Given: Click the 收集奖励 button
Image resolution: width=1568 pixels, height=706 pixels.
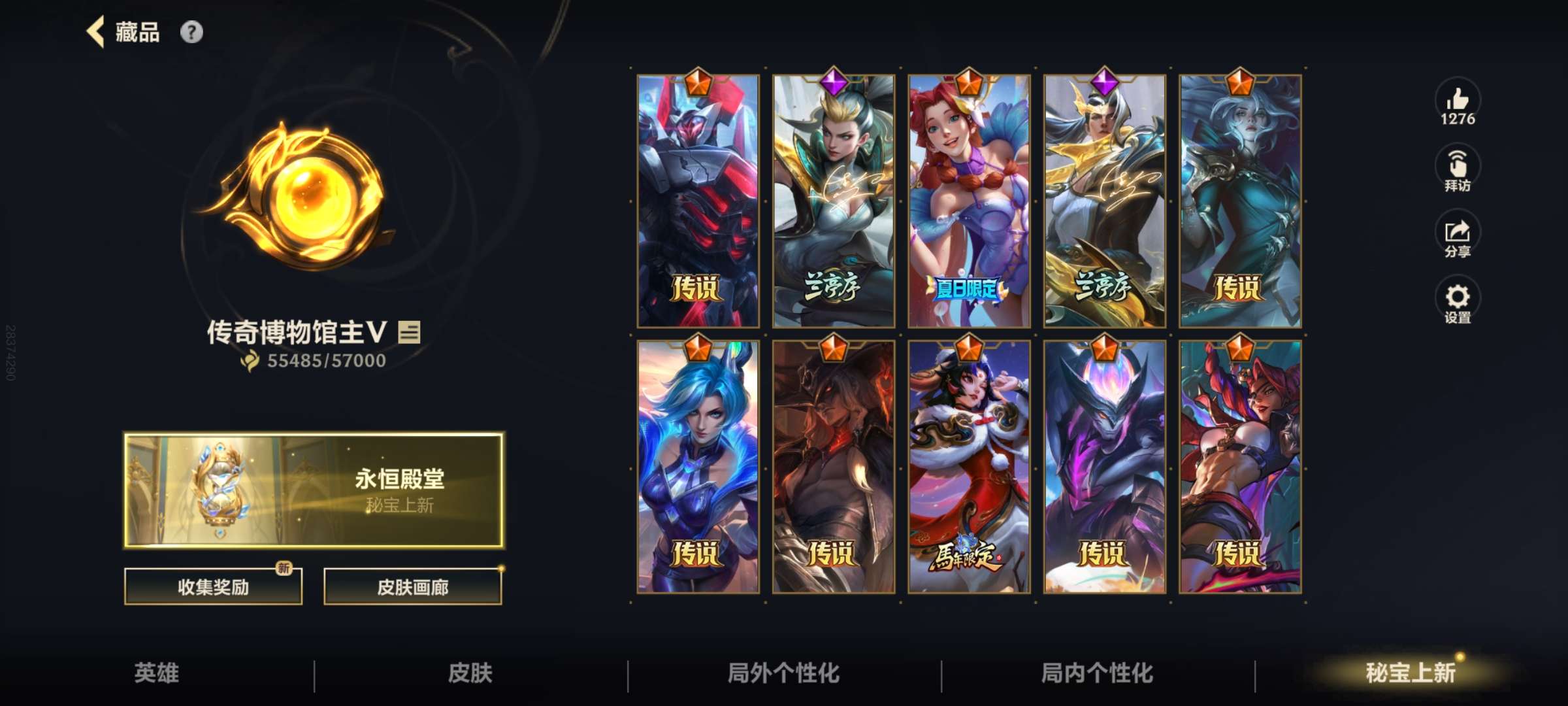Looking at the screenshot, I should [214, 587].
